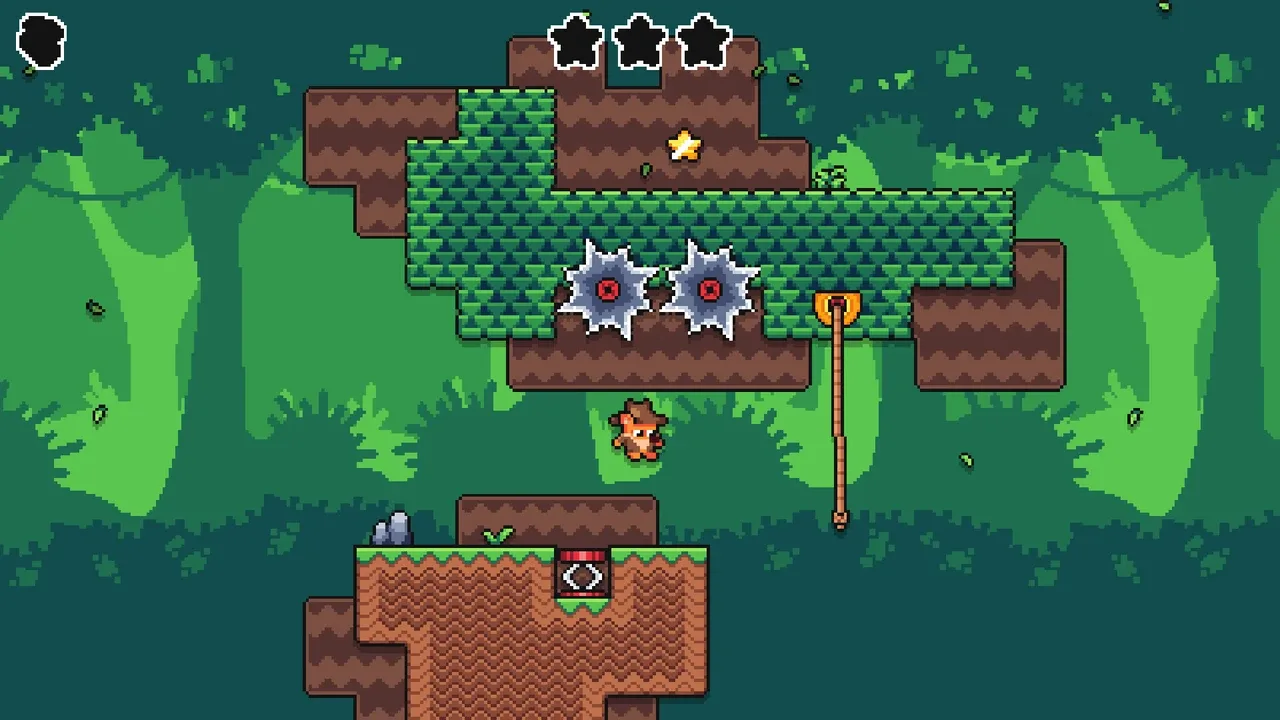The image size is (1280, 720).
Task: Click the golden star collectible
Action: [x=684, y=146]
